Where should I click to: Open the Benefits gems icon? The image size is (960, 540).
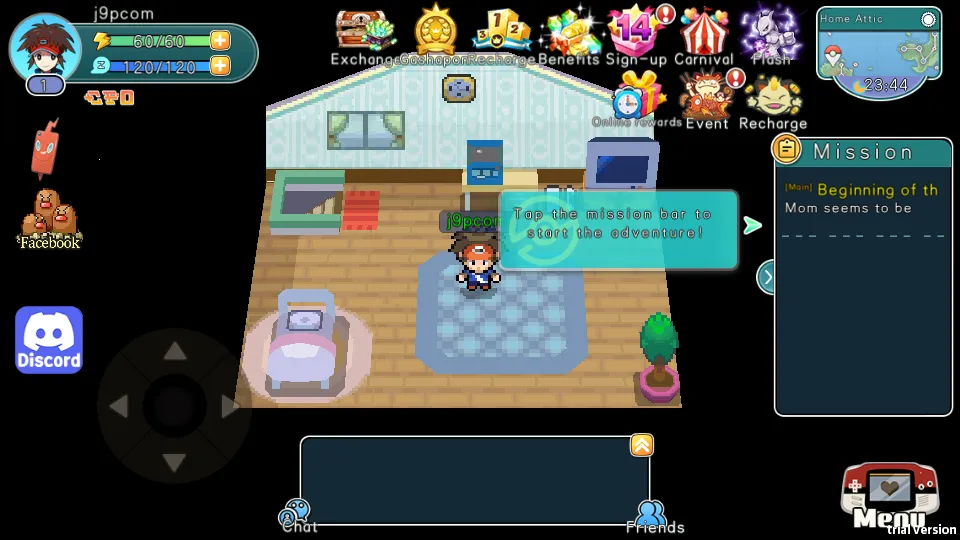pos(568,33)
